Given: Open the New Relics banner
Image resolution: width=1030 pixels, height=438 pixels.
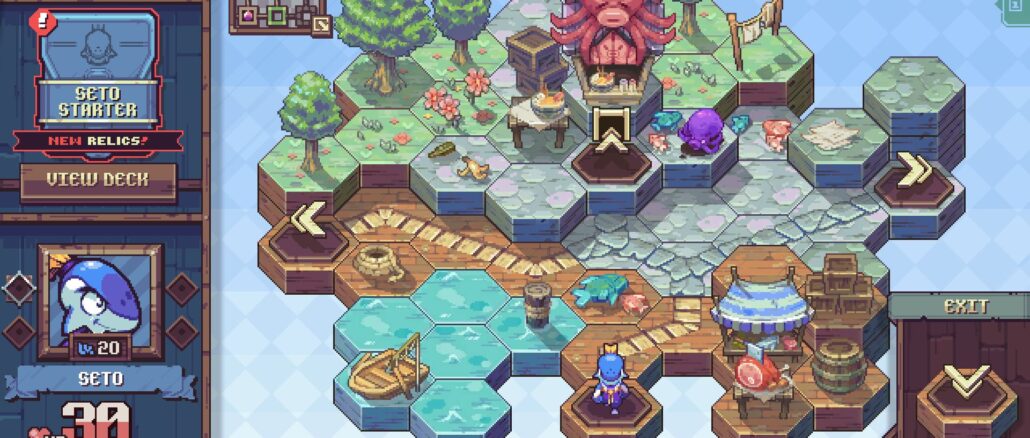Looking at the screenshot, I should point(97,141).
